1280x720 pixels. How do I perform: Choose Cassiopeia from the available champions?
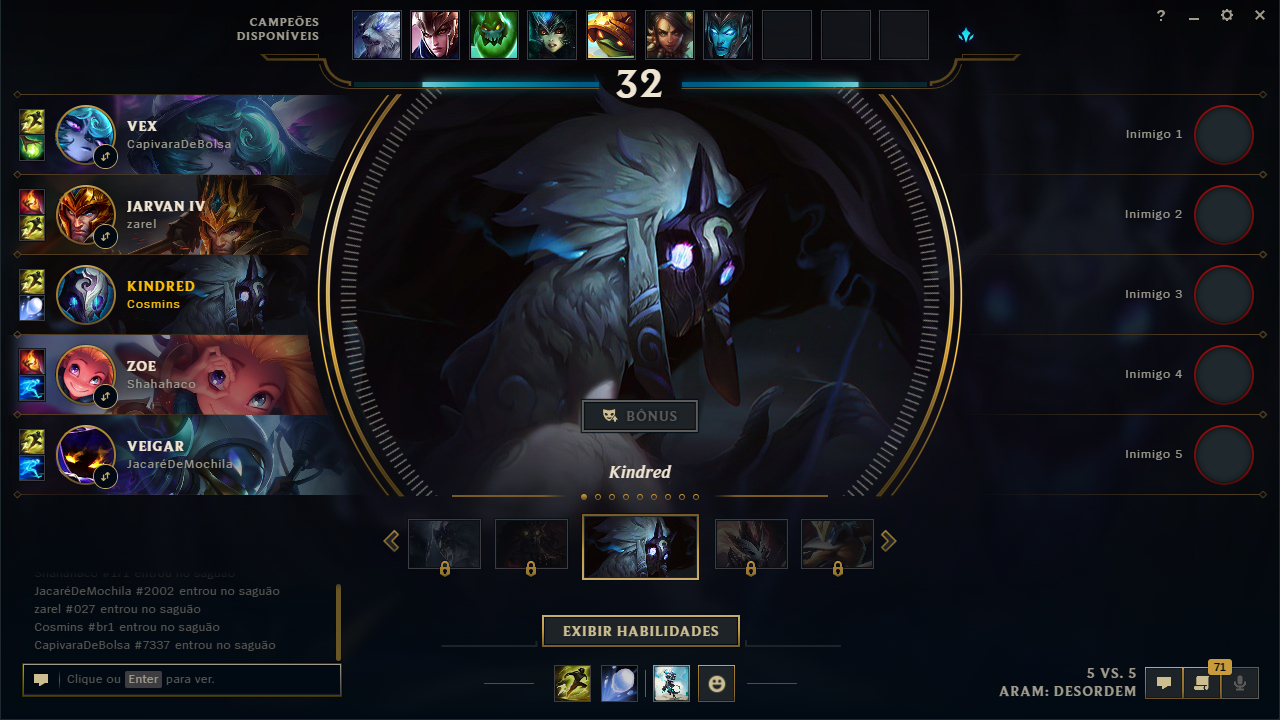click(x=552, y=35)
